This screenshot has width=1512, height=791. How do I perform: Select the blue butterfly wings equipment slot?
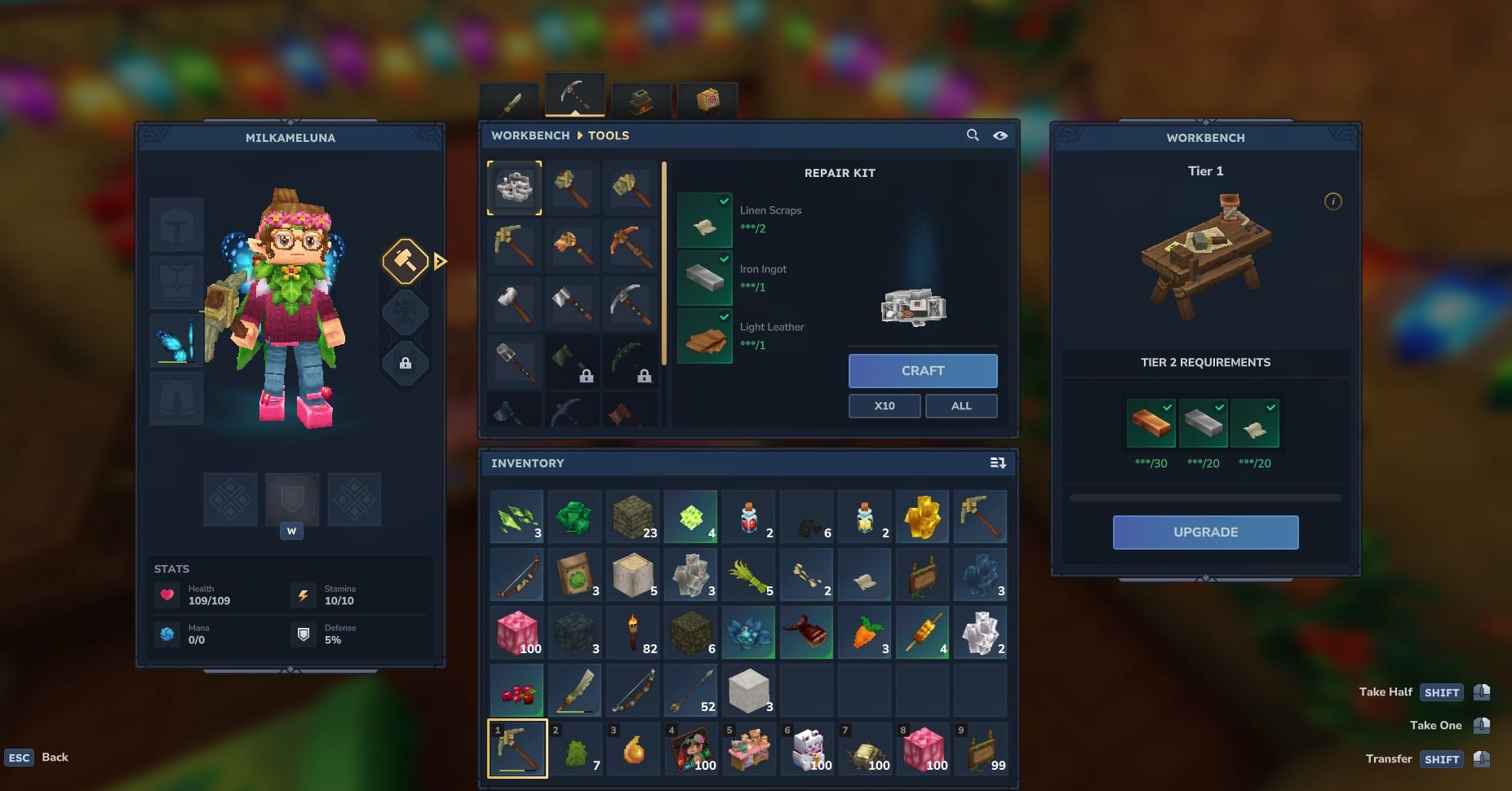pos(176,339)
